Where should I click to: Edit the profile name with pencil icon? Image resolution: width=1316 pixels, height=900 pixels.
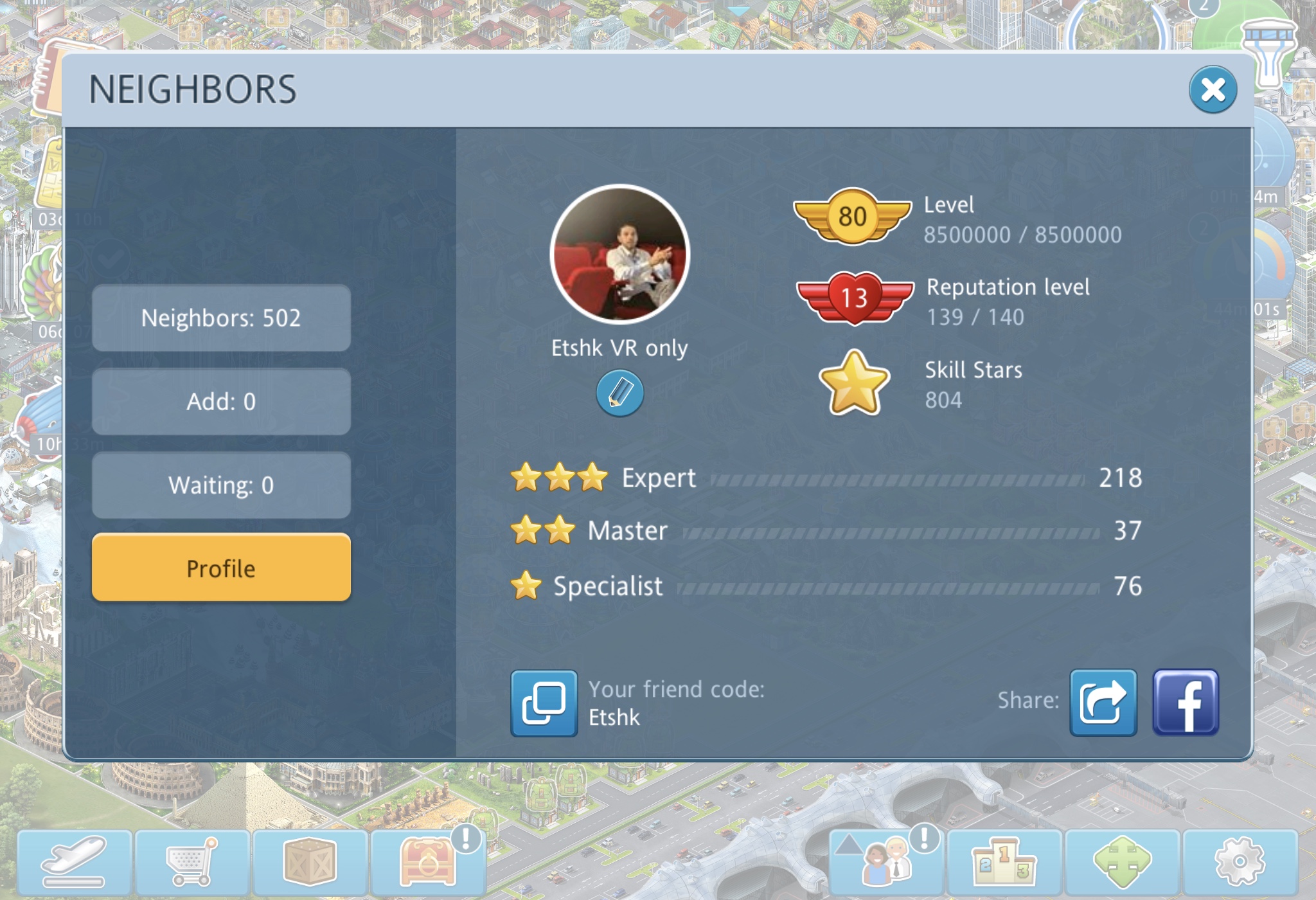(x=619, y=393)
